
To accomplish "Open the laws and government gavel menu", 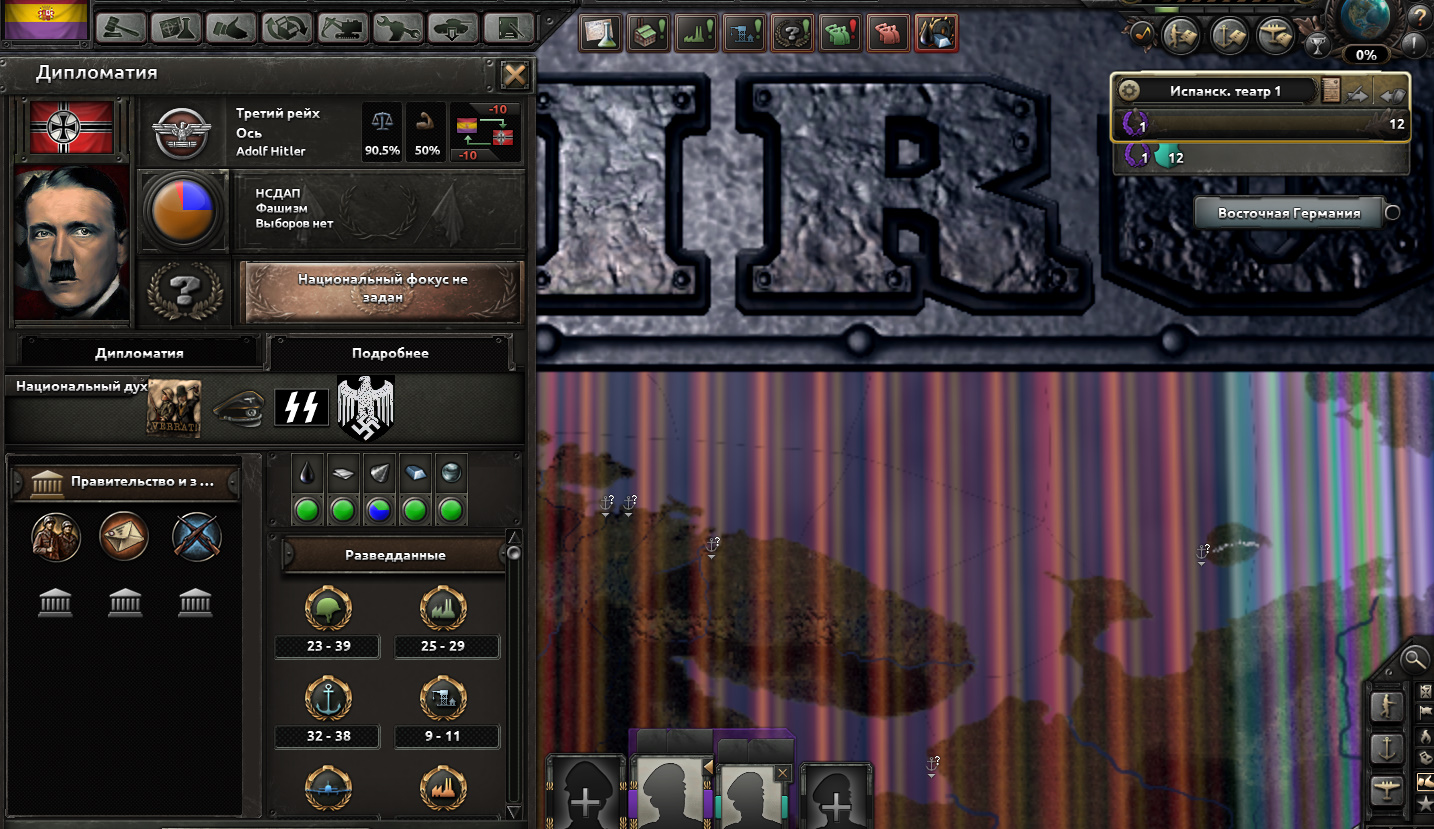I will click(x=119, y=28).
